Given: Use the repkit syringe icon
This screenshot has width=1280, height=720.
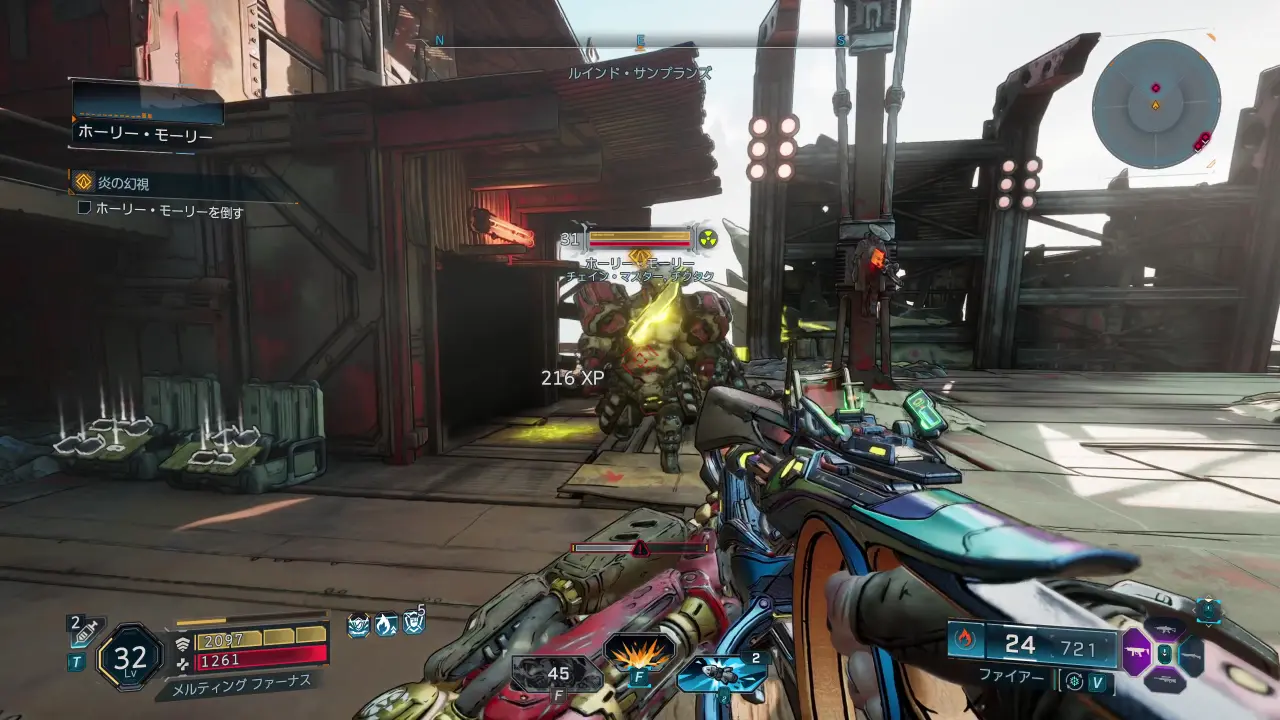Looking at the screenshot, I should click(85, 633).
